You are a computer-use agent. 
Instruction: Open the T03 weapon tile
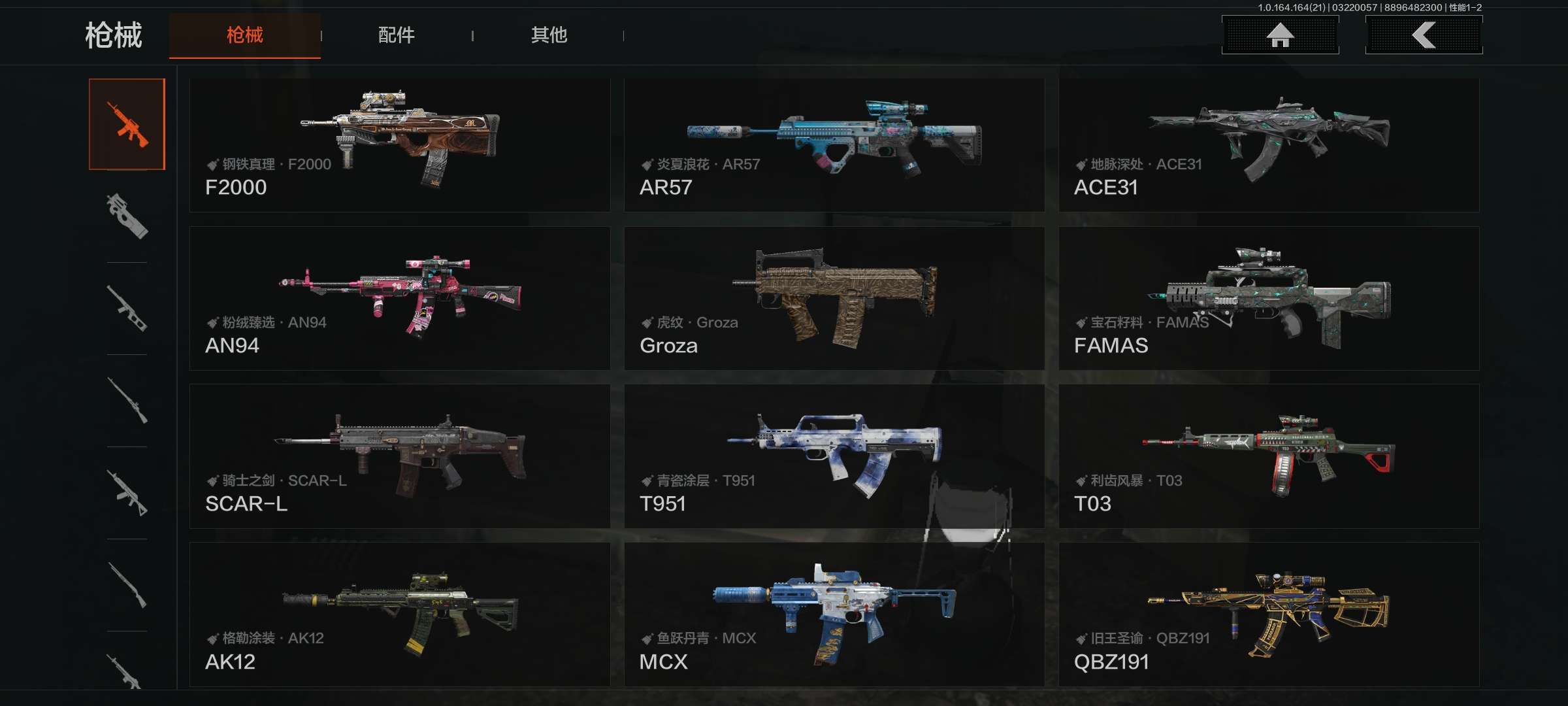[x=1268, y=456]
